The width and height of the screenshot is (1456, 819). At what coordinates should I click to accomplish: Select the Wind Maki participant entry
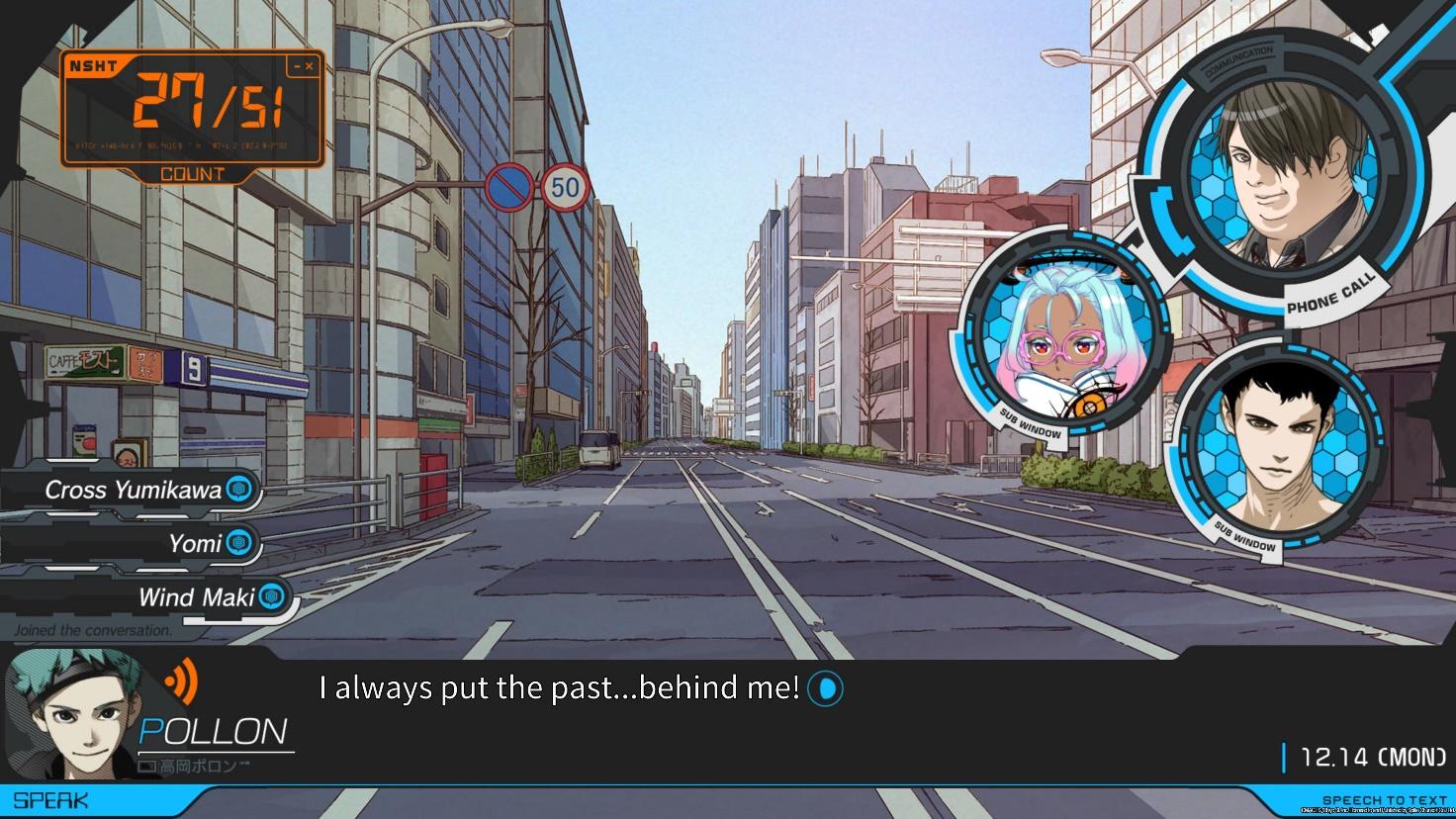(197, 596)
